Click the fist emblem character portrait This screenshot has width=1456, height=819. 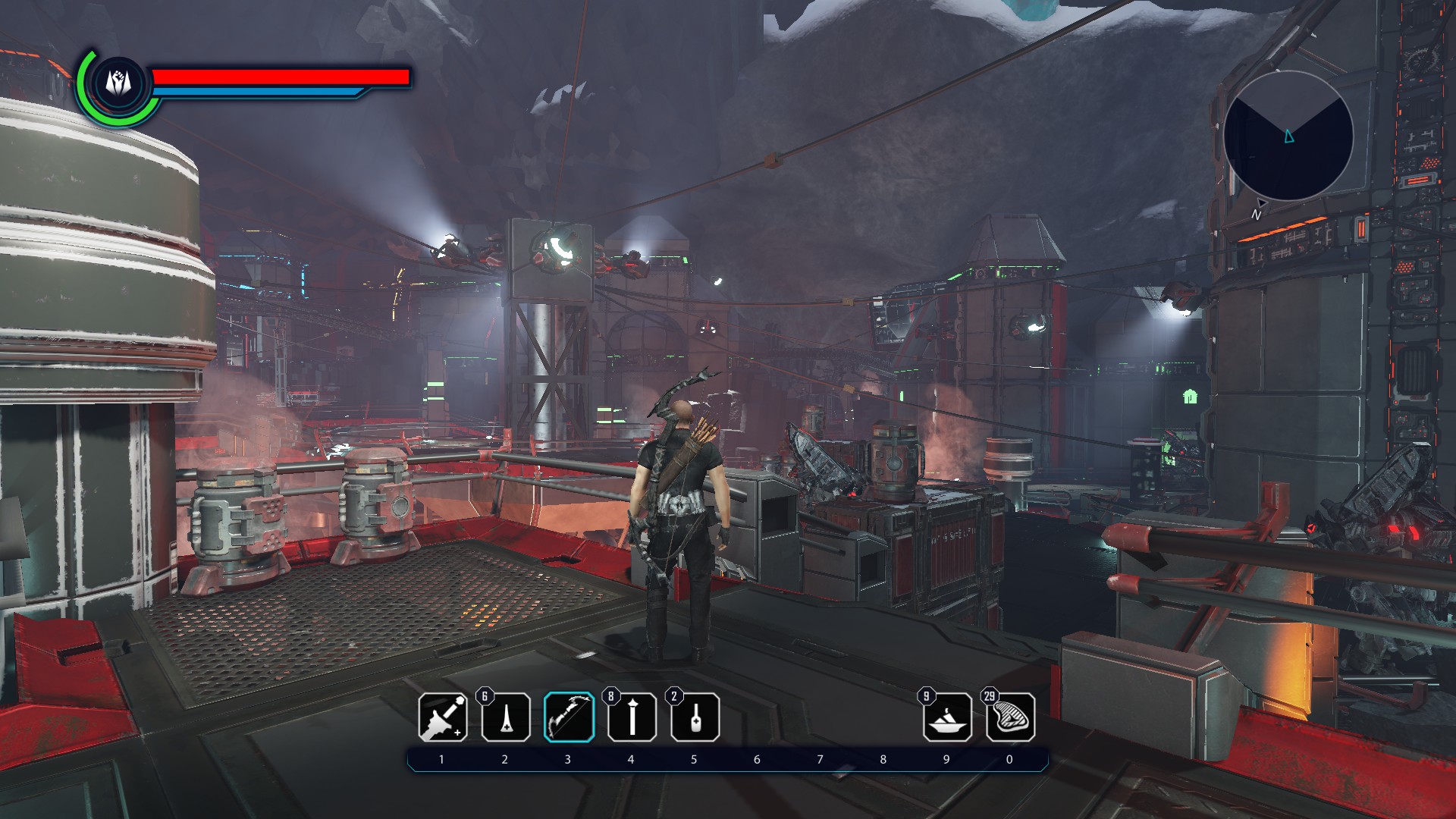[118, 82]
